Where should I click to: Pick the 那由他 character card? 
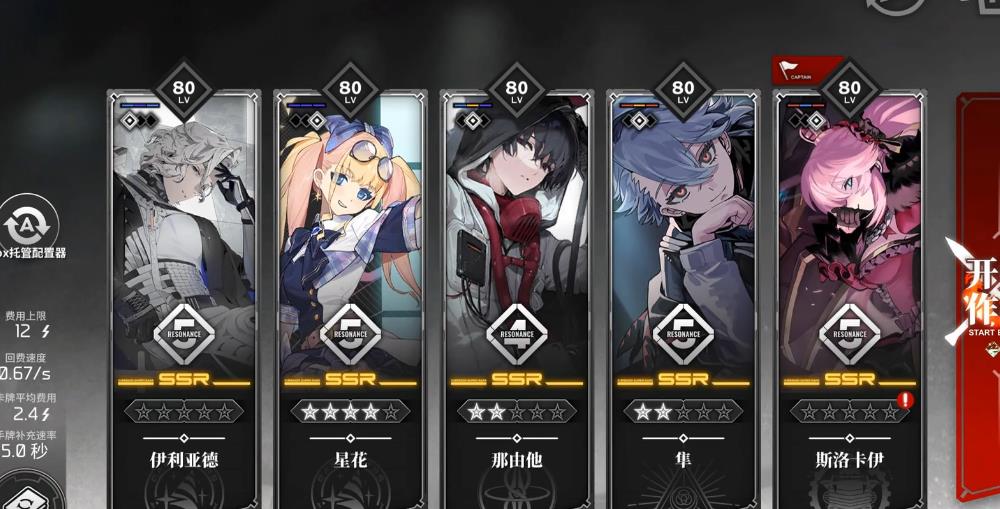(x=516, y=250)
